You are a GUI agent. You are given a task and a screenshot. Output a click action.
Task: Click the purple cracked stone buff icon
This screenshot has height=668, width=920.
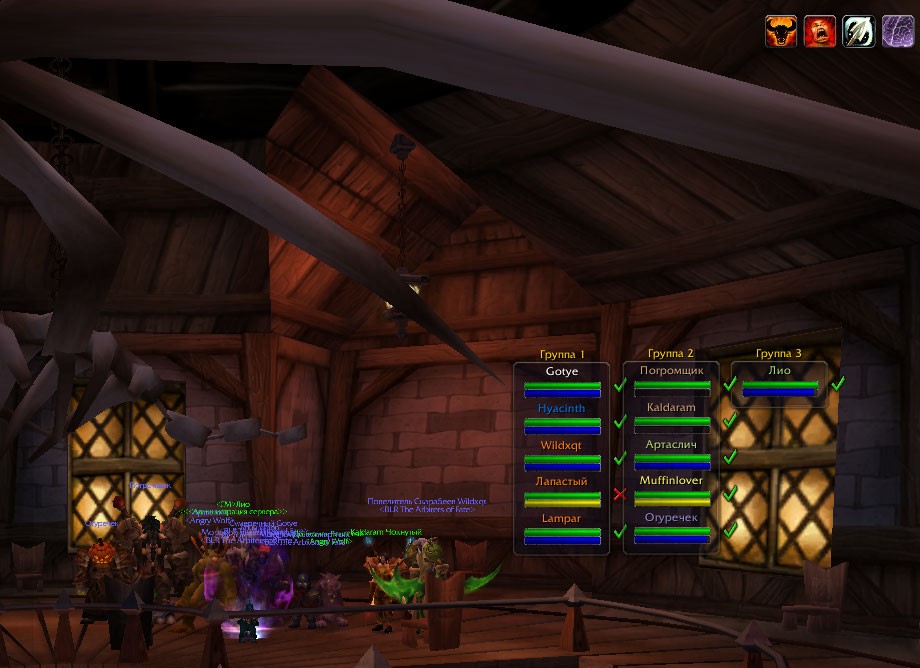(897, 31)
